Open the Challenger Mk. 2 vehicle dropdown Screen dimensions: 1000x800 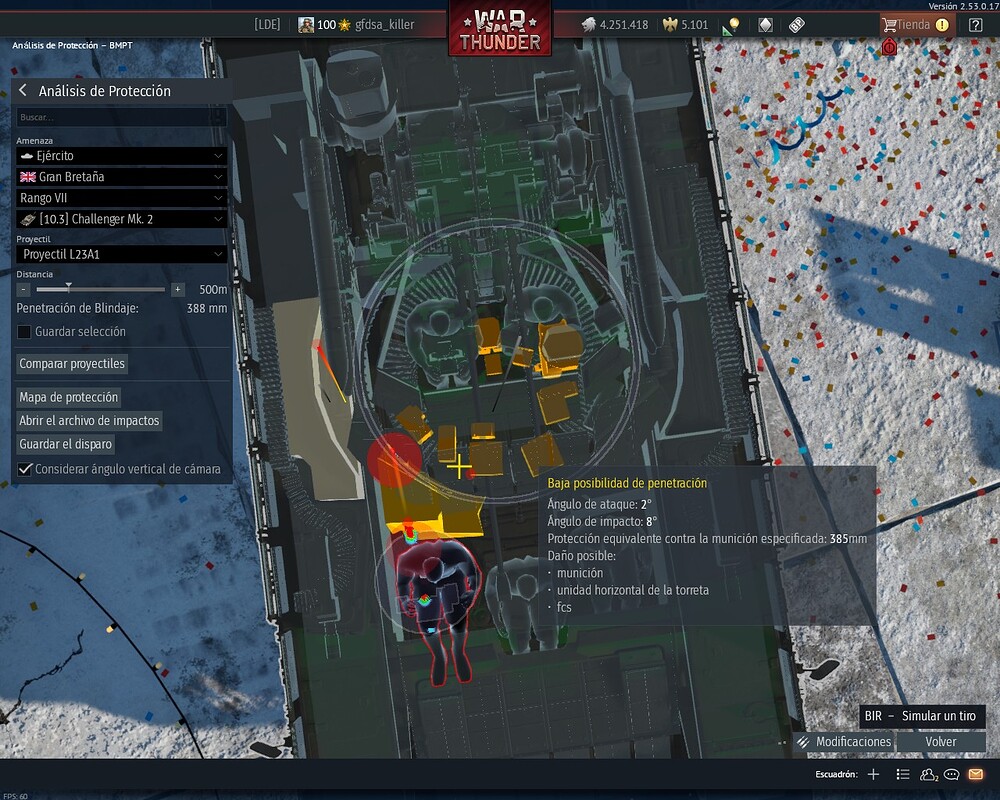point(121,219)
